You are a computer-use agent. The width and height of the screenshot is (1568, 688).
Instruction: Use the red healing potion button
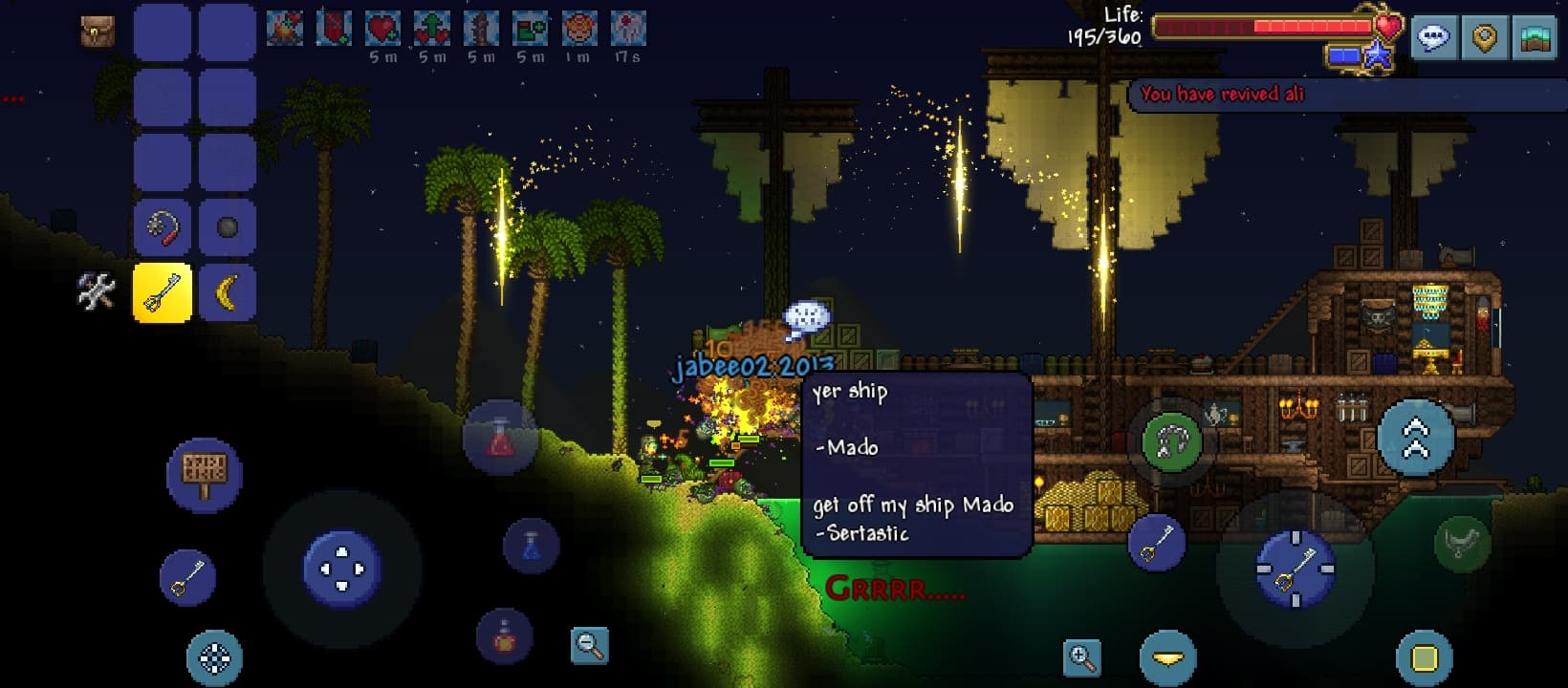pyautogui.click(x=500, y=439)
